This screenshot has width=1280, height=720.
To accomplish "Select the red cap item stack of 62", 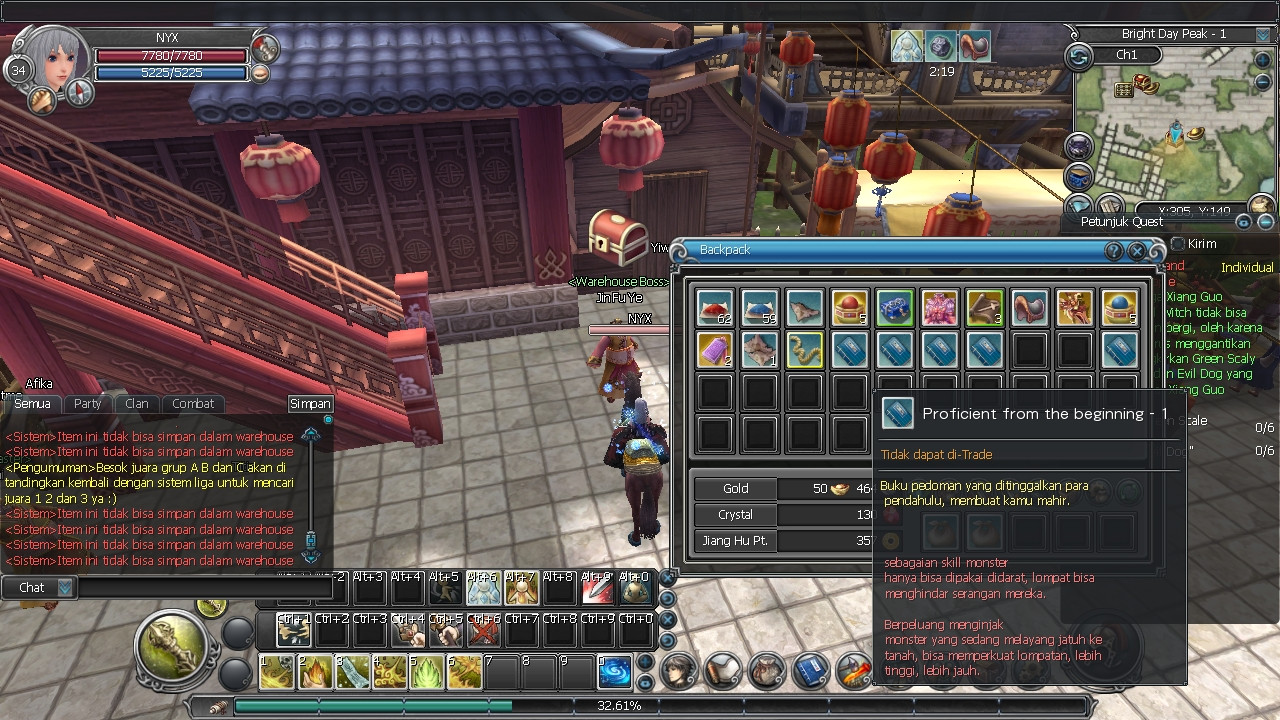I will (x=714, y=308).
